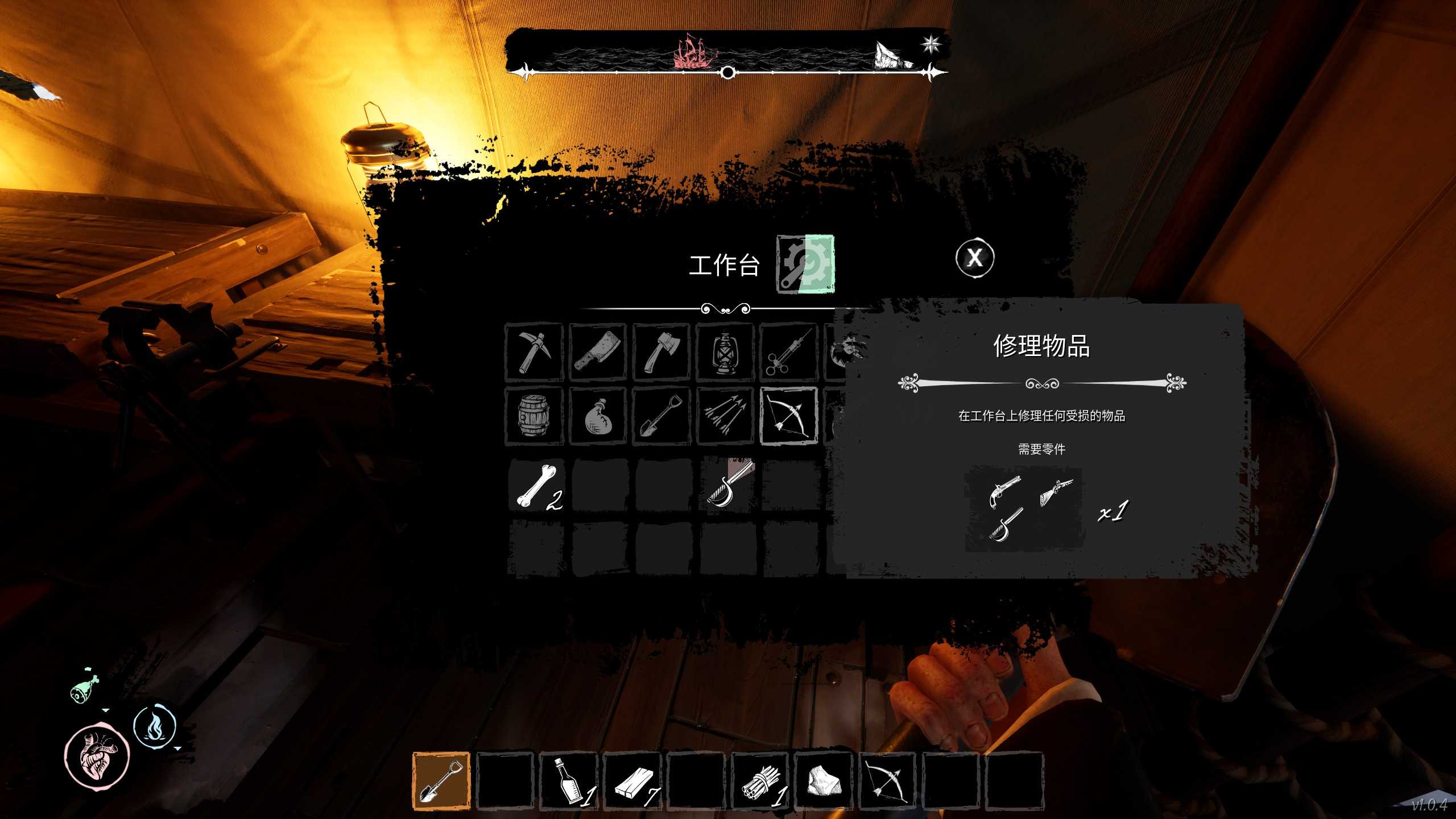This screenshot has height=819, width=1456.
Task: Equip the bow from the hotbar
Action: click(887, 780)
